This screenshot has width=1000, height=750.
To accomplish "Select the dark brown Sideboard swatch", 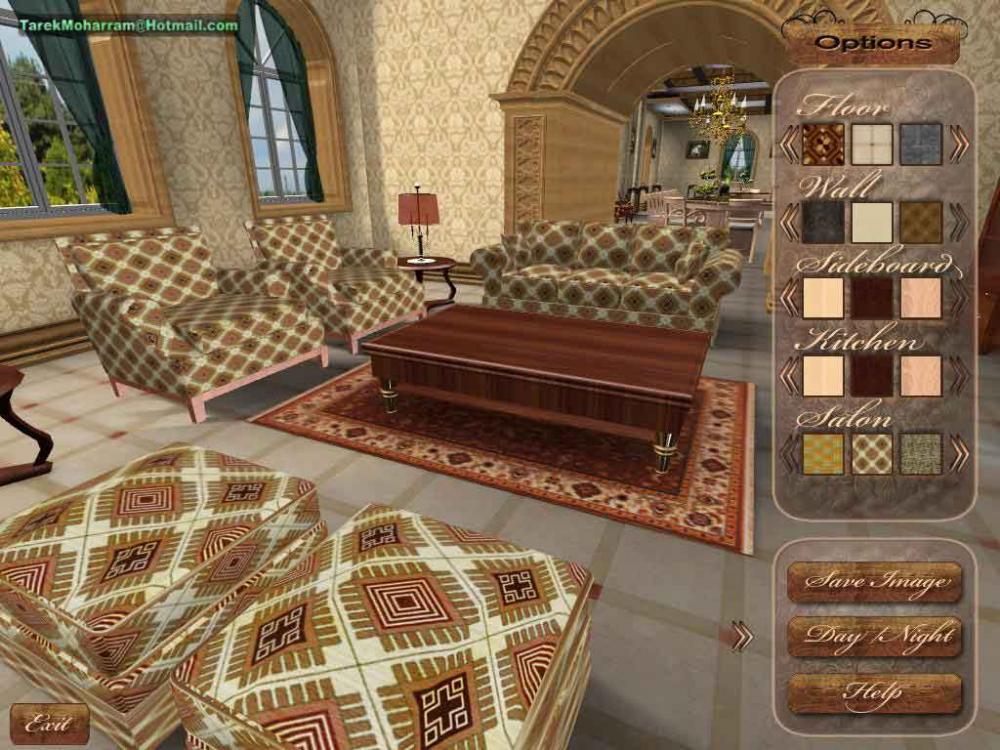I will point(872,298).
